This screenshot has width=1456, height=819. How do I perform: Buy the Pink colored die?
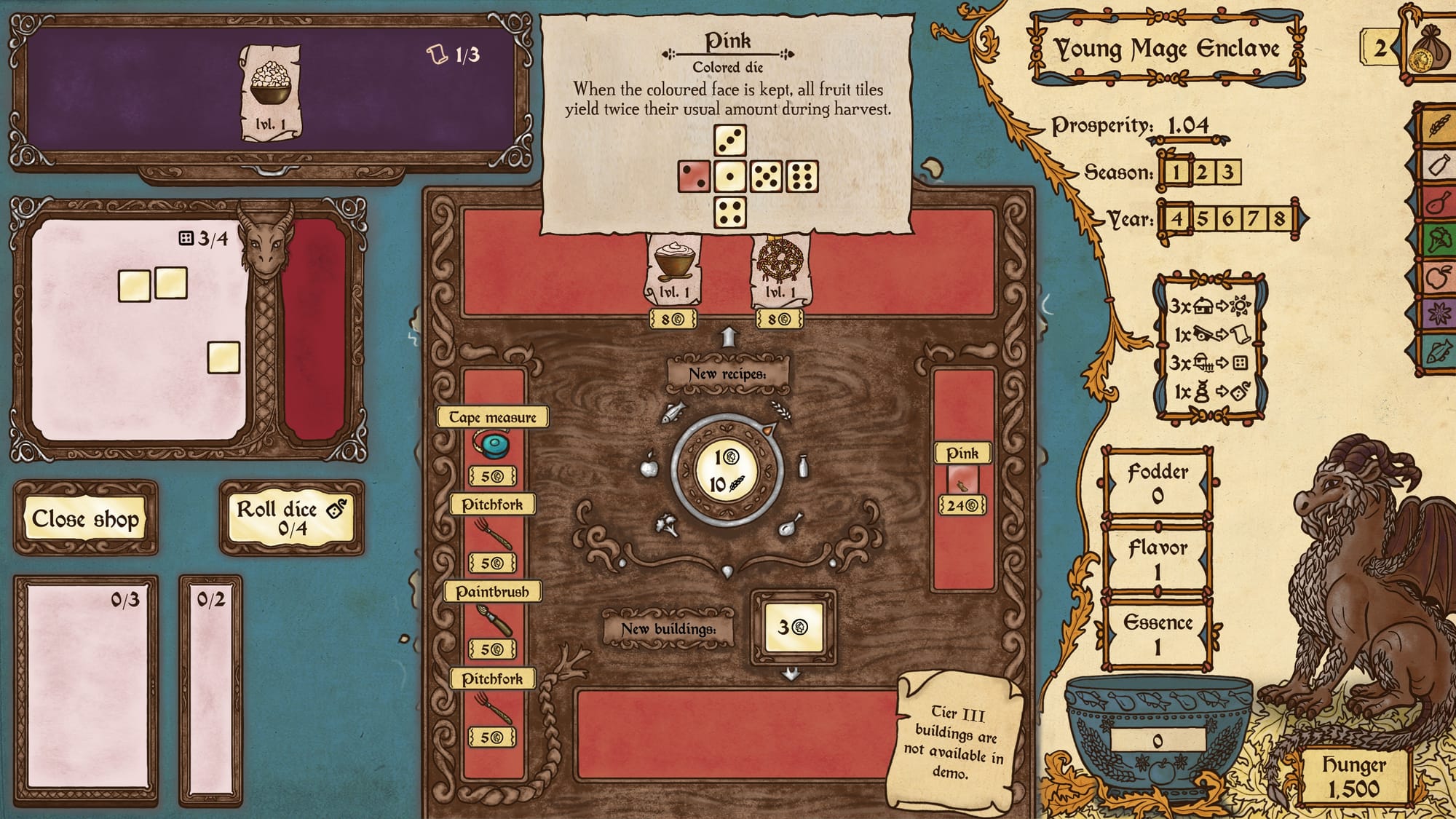pyautogui.click(x=962, y=480)
